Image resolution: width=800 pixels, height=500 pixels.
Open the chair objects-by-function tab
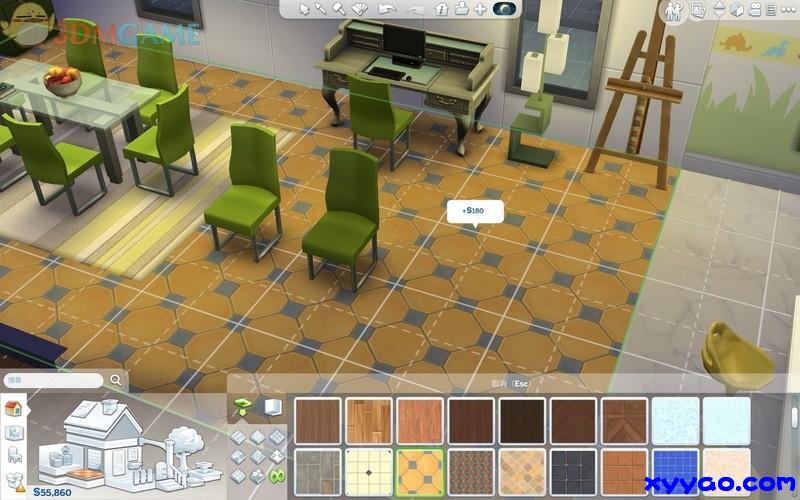tap(14, 456)
